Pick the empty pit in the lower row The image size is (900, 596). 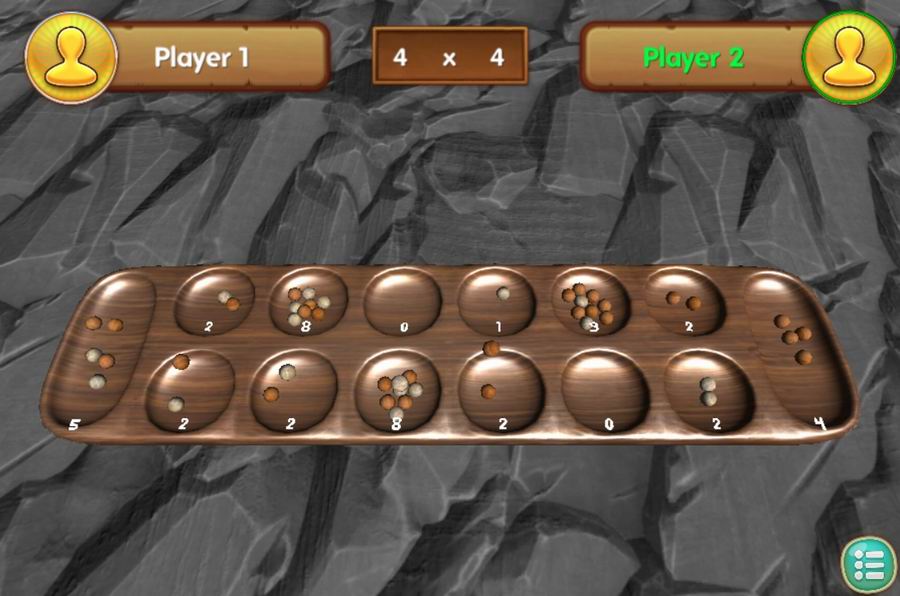pyautogui.click(x=606, y=391)
